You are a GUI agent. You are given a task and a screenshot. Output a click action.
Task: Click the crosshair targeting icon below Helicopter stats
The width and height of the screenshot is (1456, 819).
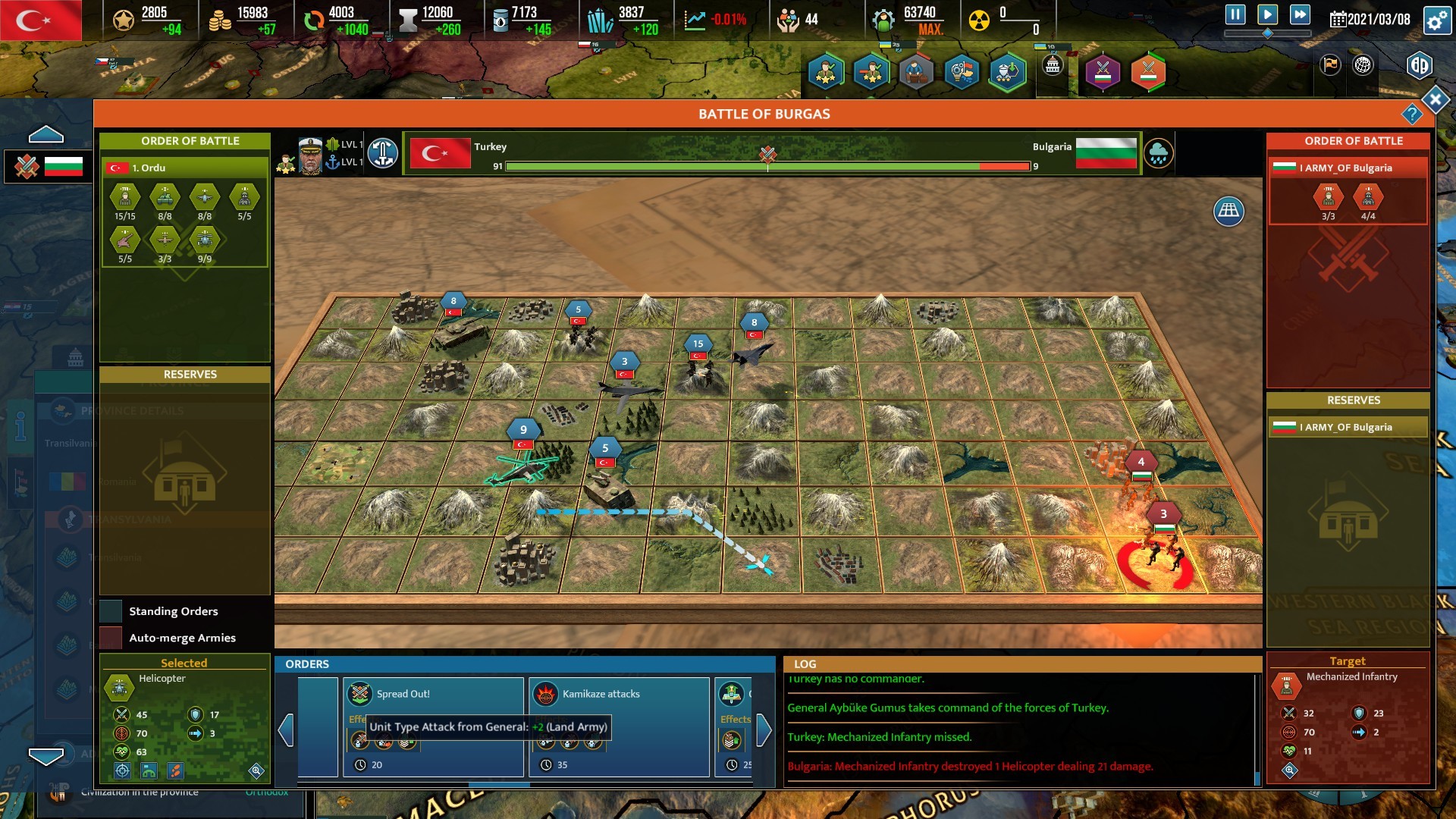point(123,771)
